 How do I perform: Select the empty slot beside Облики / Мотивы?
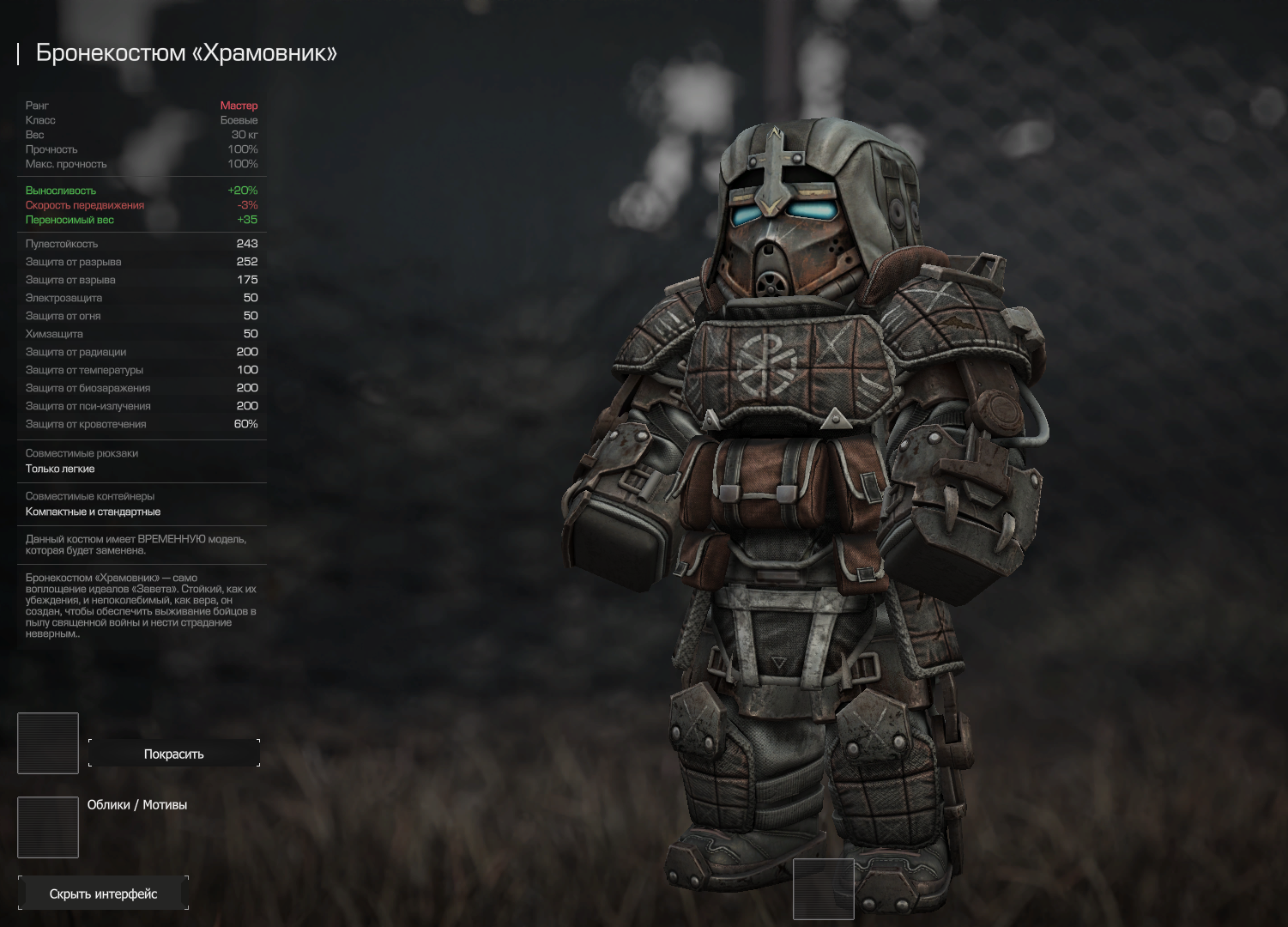pyautogui.click(x=48, y=827)
